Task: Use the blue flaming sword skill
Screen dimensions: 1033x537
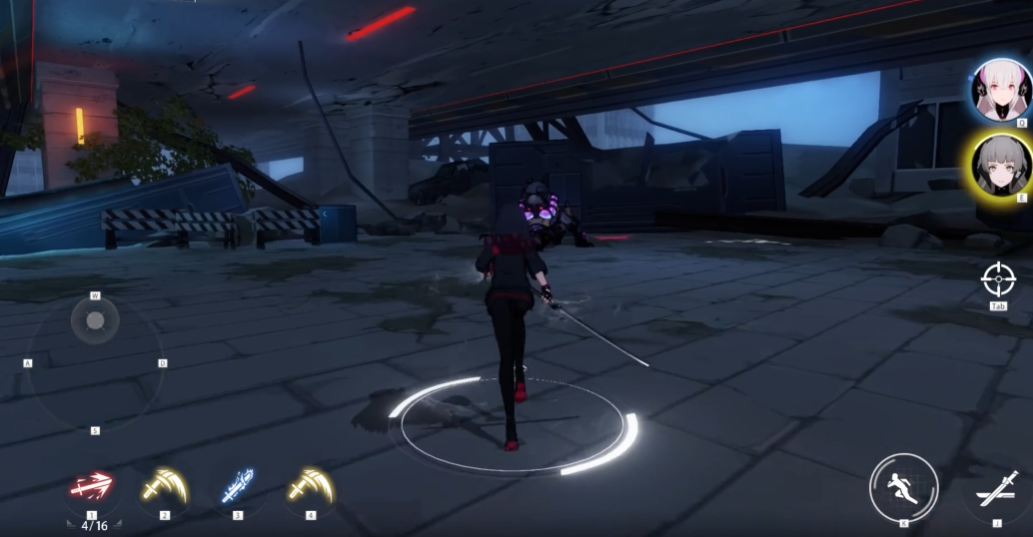Action: tap(237, 487)
